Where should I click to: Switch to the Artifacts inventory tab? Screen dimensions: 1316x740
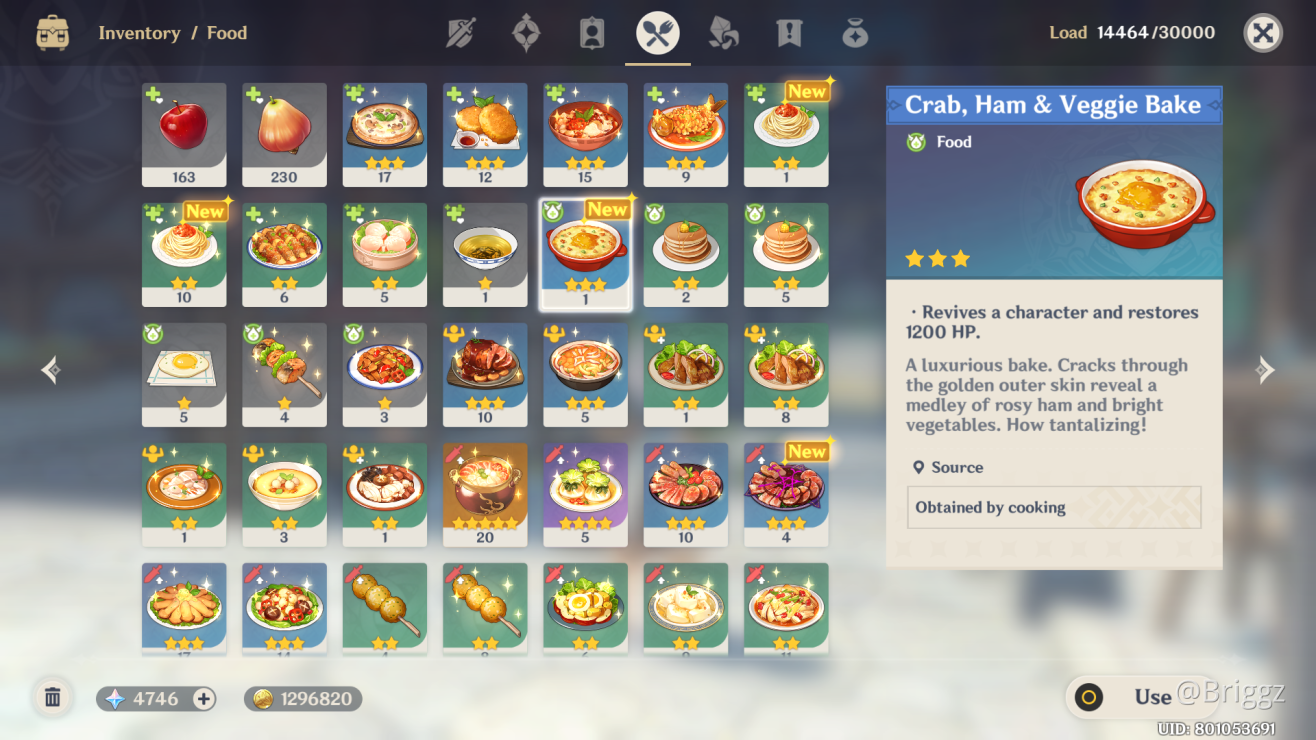point(526,33)
